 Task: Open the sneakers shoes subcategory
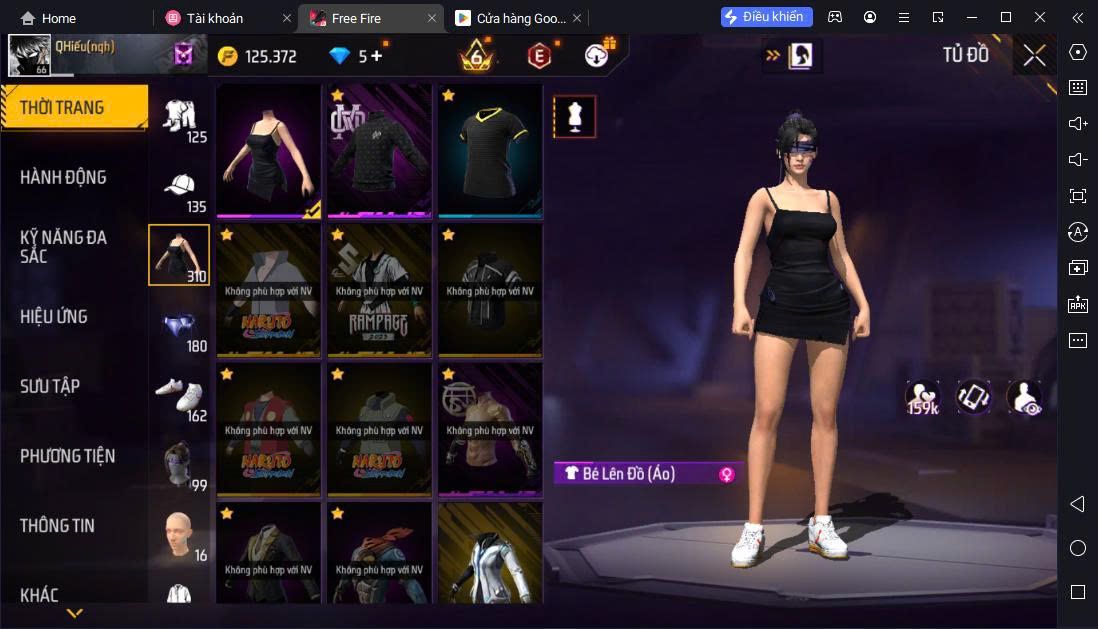pyautogui.click(x=179, y=397)
